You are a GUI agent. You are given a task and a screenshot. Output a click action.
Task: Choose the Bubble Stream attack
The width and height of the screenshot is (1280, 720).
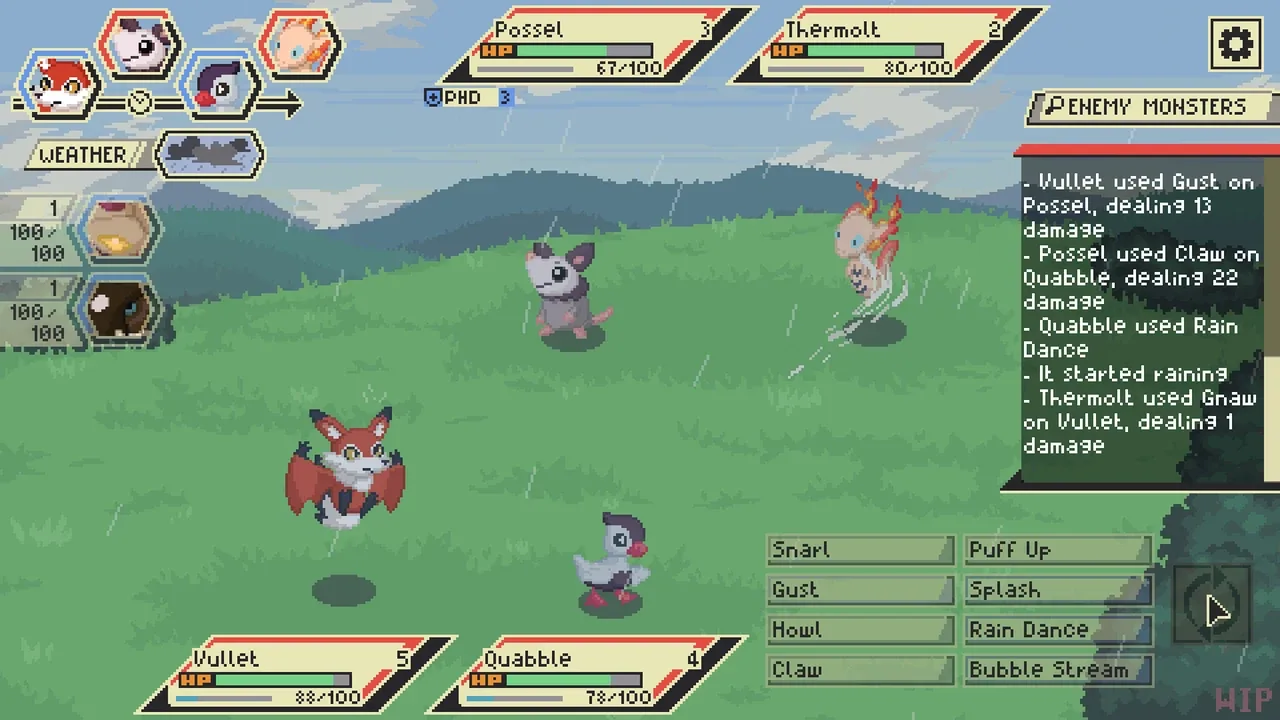pos(1058,670)
